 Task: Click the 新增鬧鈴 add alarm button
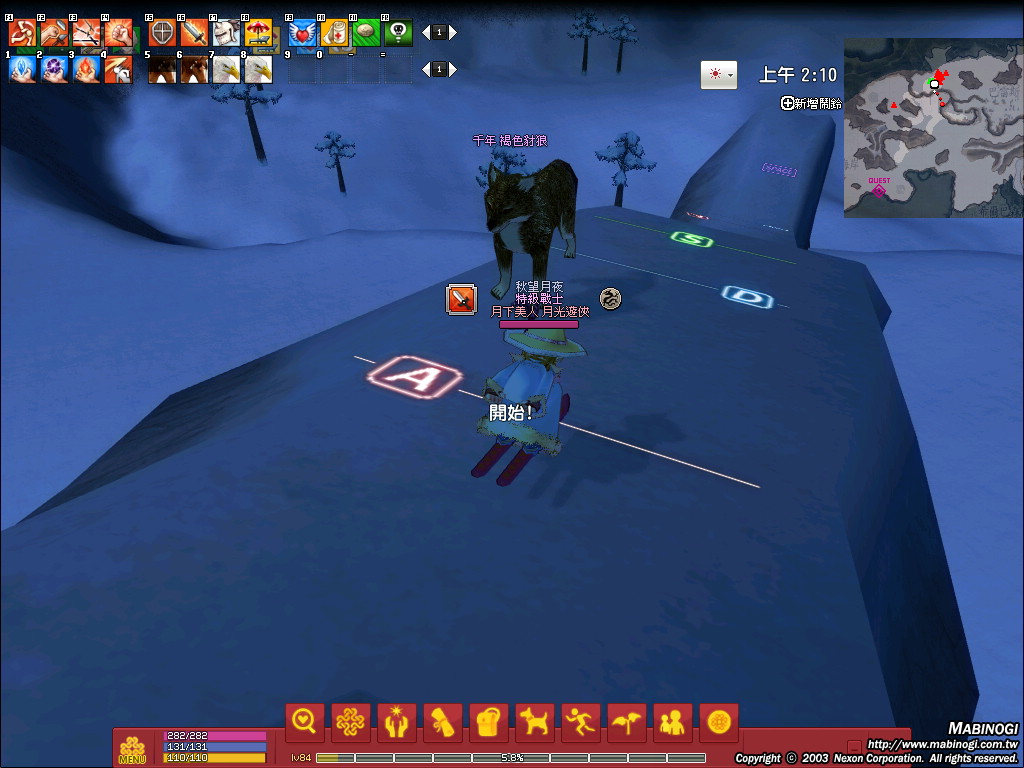point(812,103)
